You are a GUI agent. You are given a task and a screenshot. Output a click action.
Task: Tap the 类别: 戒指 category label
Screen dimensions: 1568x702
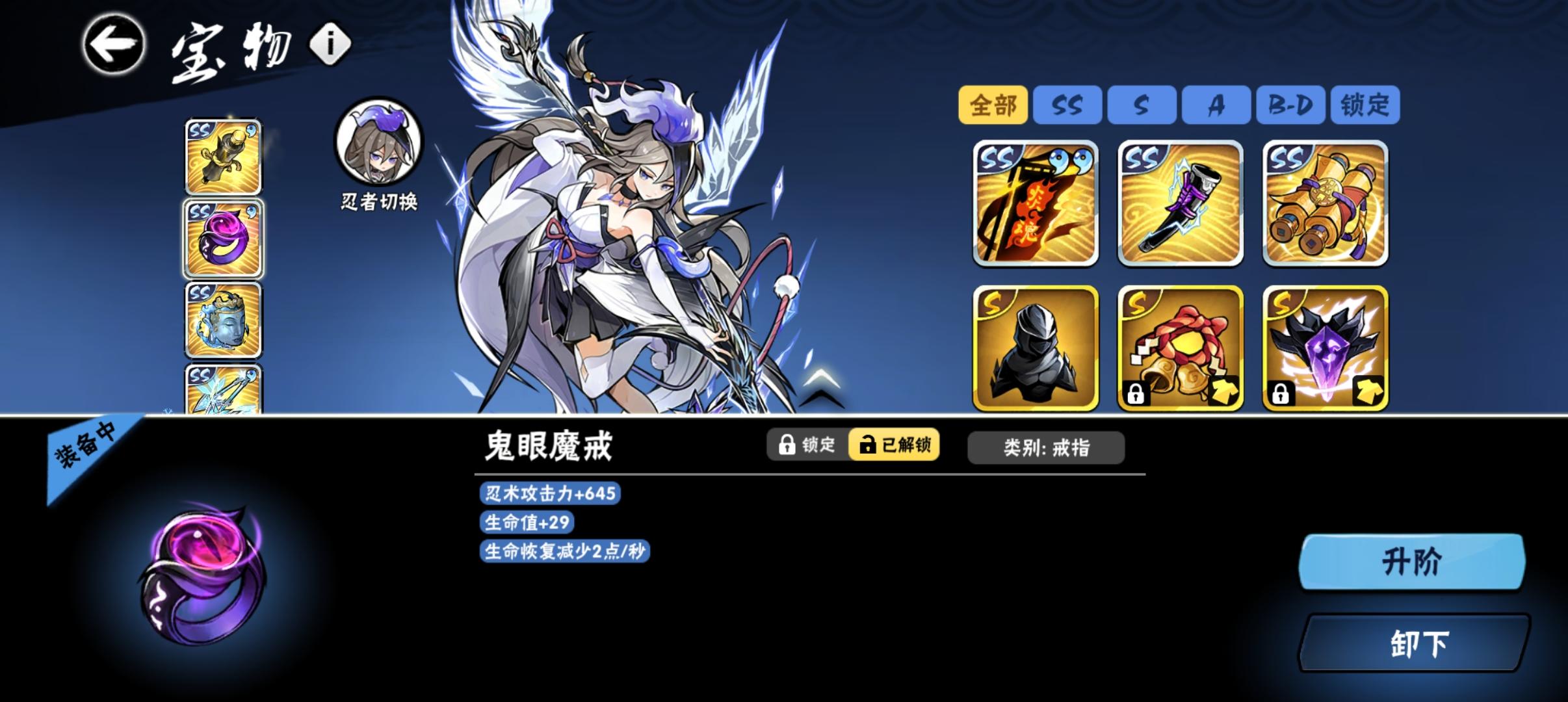tap(1047, 447)
